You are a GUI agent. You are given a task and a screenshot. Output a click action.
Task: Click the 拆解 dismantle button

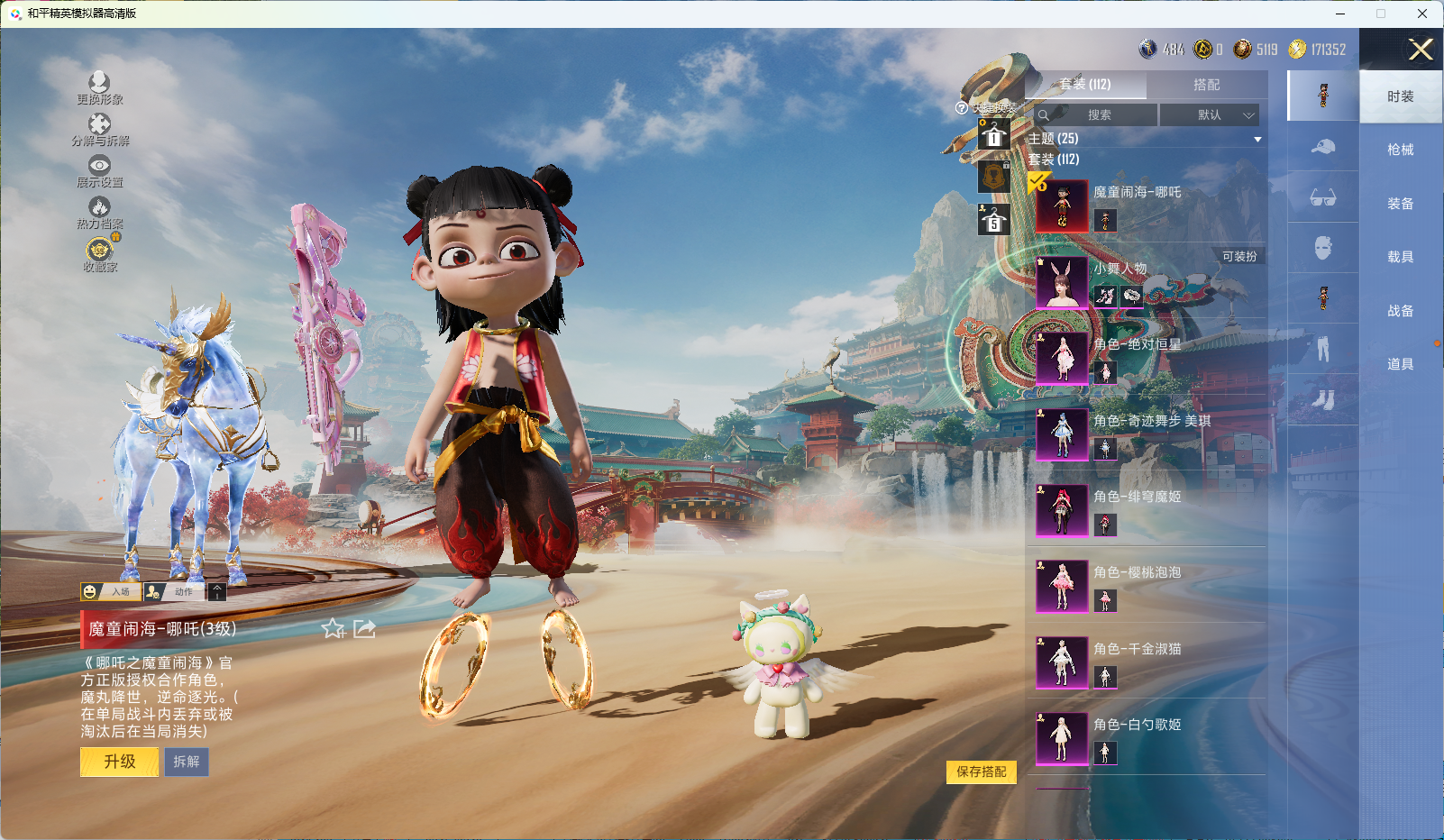(187, 762)
